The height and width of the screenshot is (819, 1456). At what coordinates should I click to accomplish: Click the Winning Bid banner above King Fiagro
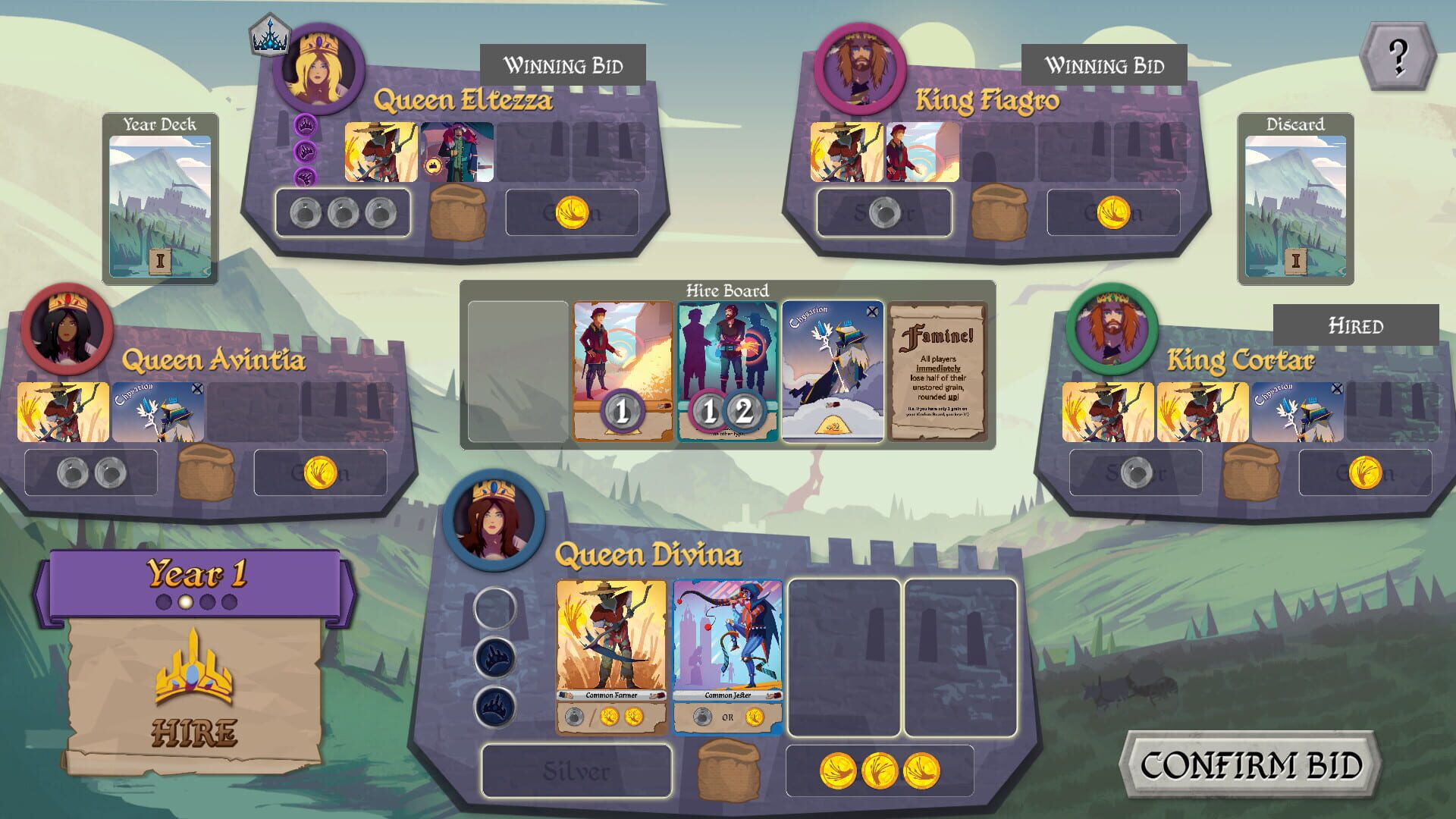click(x=1105, y=65)
